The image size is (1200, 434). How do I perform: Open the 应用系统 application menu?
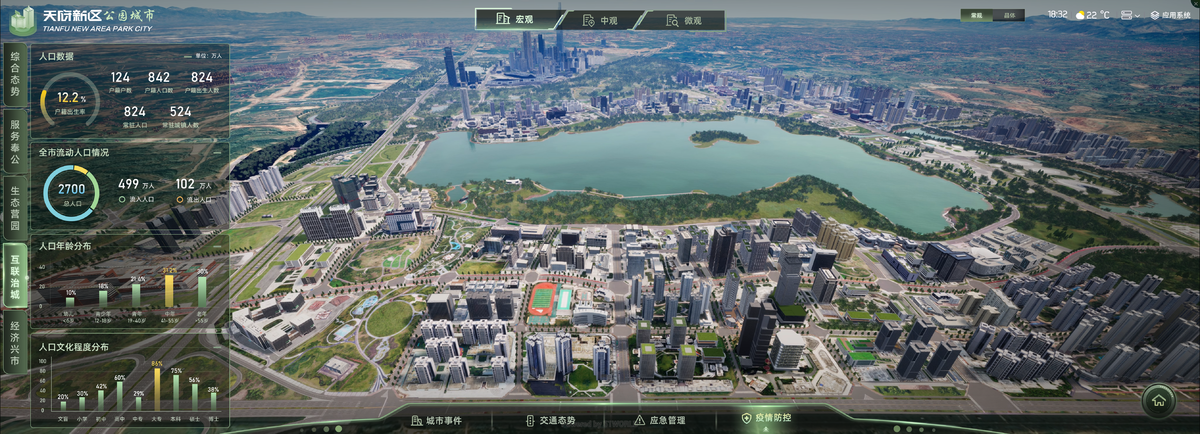(x=1170, y=15)
